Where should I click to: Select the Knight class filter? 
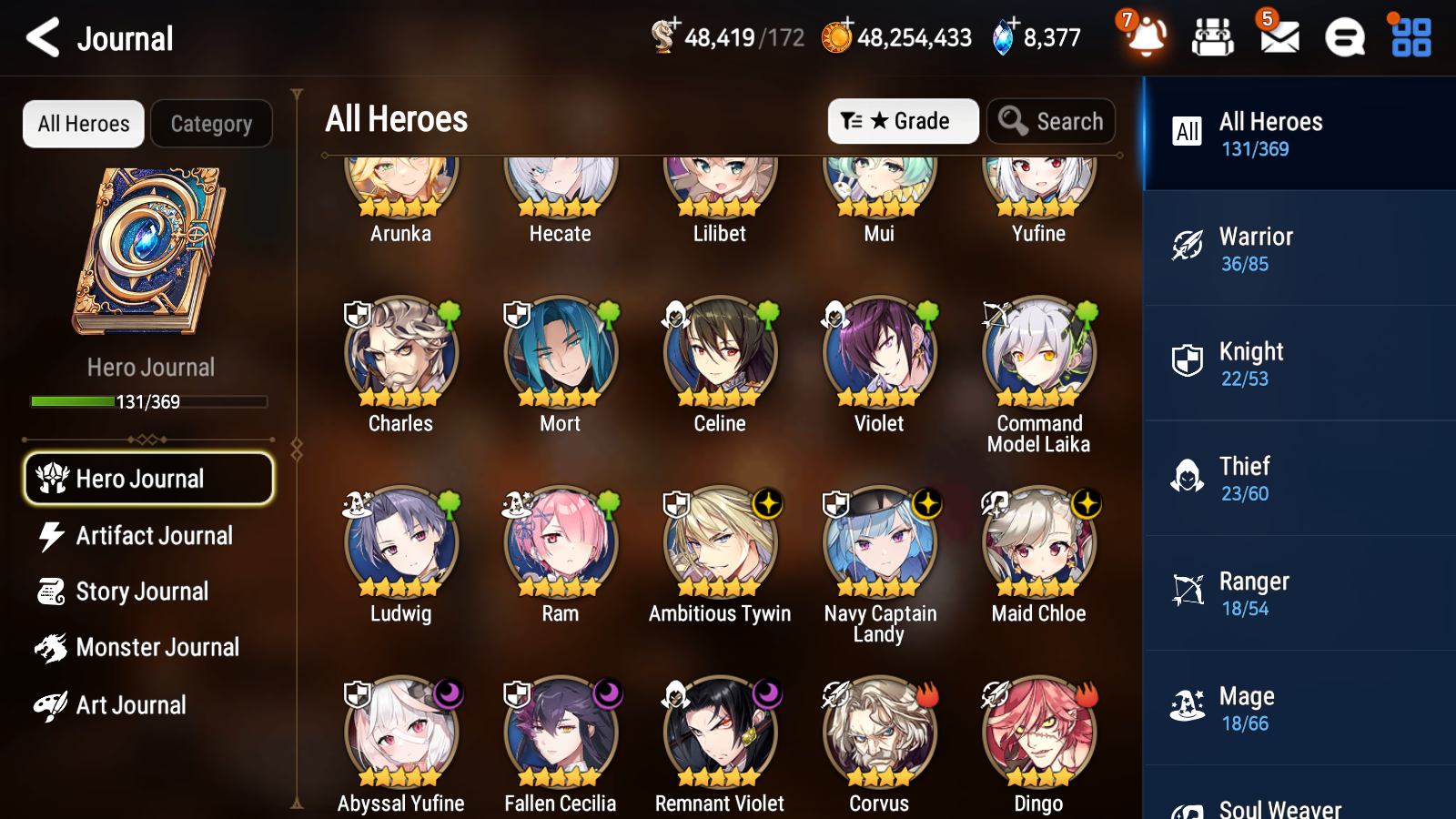coord(1299,363)
